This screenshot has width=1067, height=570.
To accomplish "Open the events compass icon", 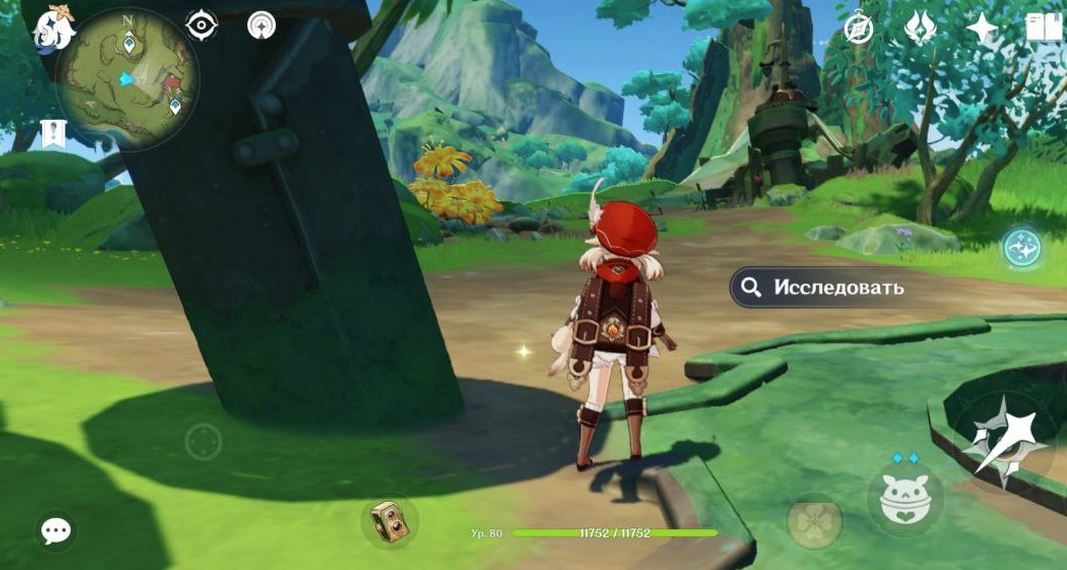I will click(x=858, y=28).
